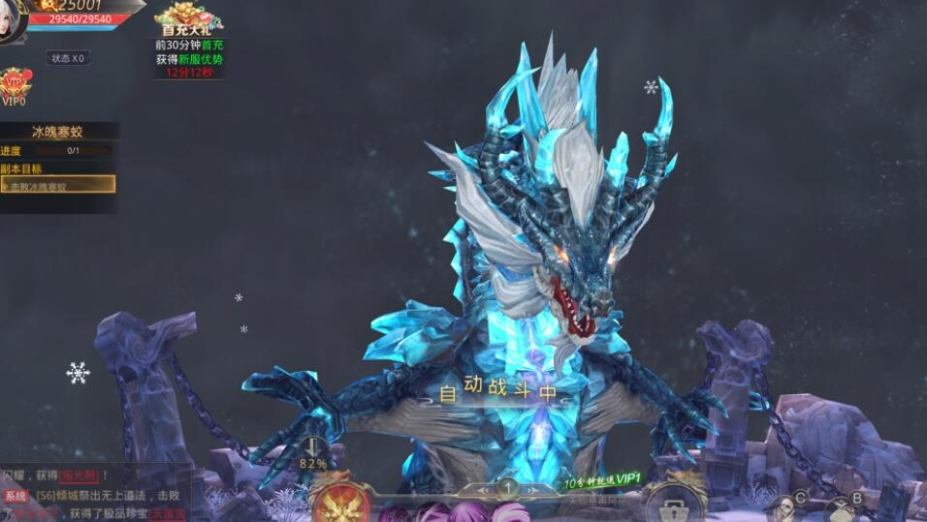This screenshot has height=522, width=927.
Task: Switch to the previous skill page arrow
Action: coord(483,490)
